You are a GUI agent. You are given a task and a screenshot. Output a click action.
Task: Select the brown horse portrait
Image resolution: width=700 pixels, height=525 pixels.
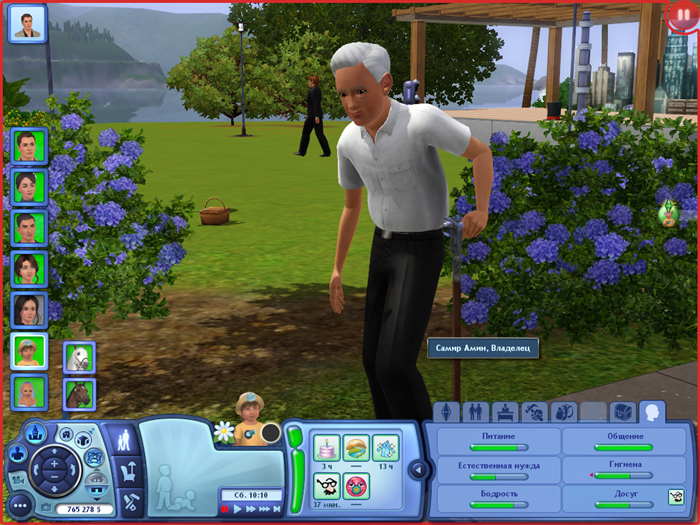[79, 394]
